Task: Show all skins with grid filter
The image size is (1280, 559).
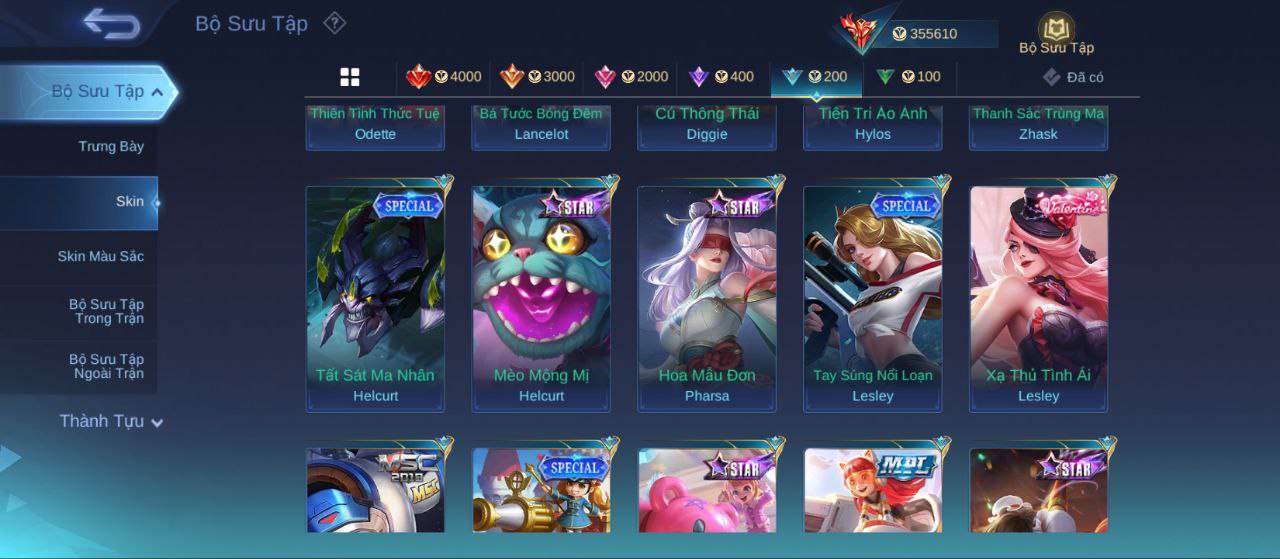Action: click(x=350, y=77)
